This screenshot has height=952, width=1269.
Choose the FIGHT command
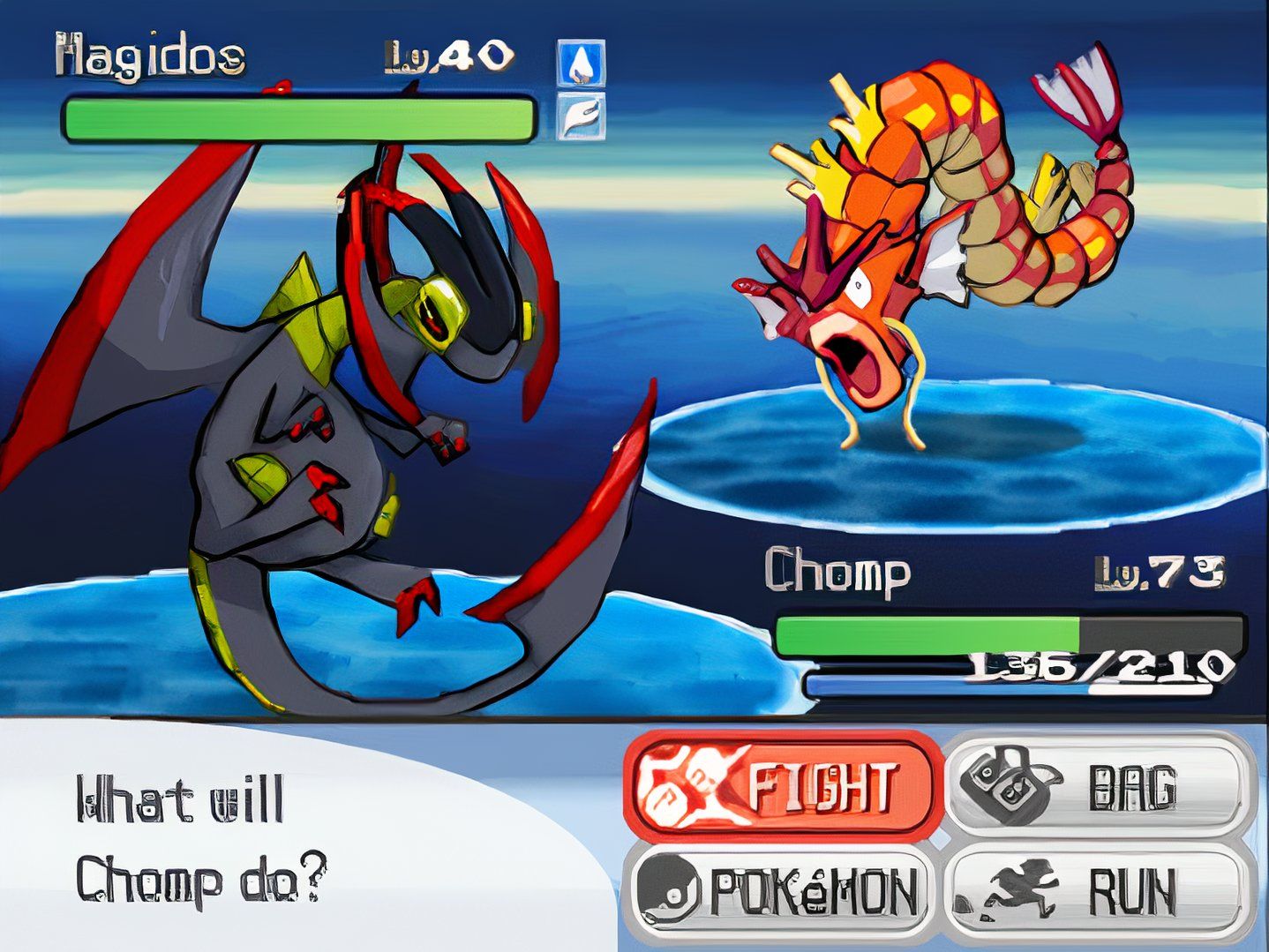click(x=781, y=784)
